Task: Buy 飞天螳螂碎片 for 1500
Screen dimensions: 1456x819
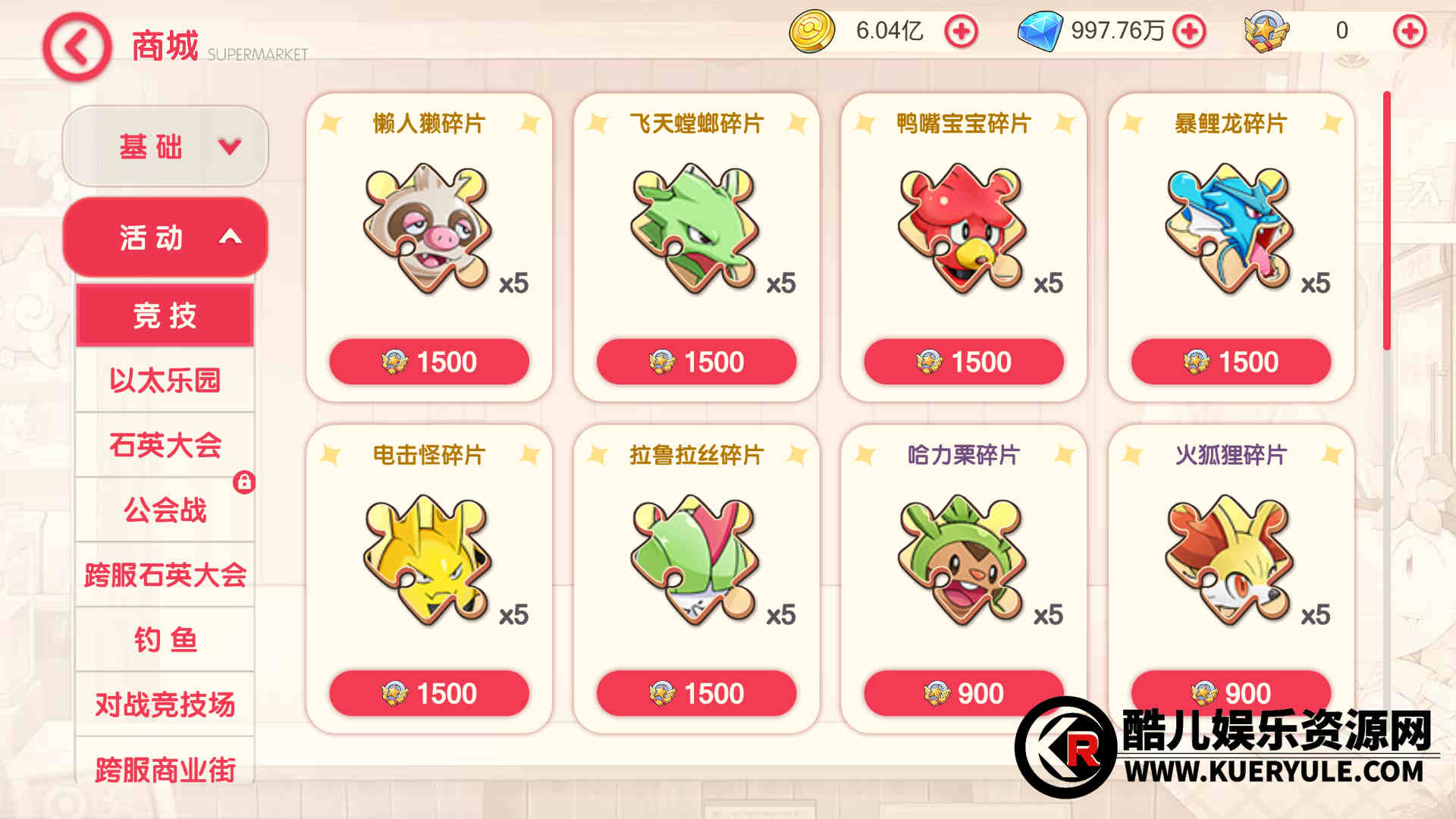Action: [696, 362]
